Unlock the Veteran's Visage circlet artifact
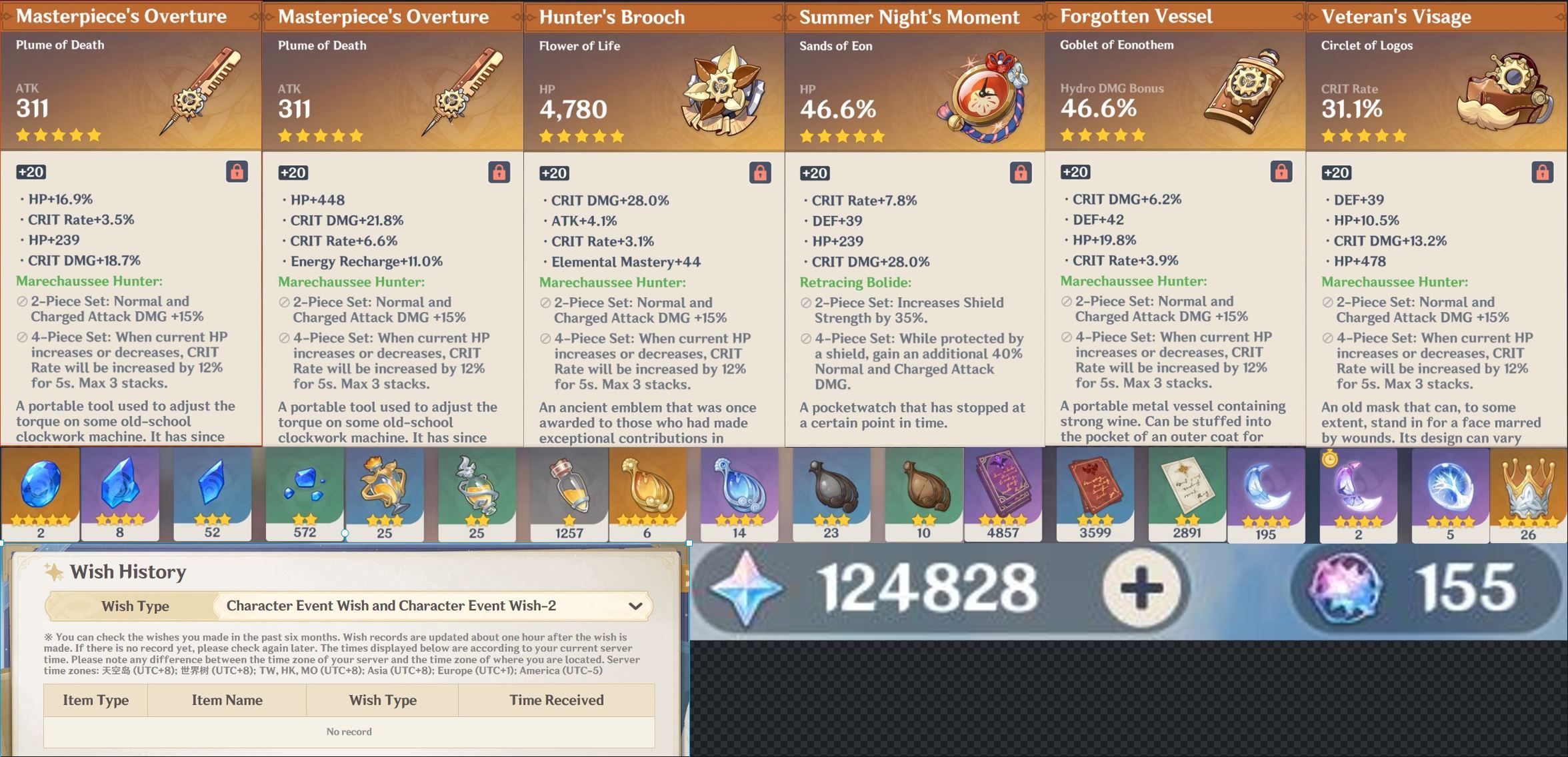Image resolution: width=1568 pixels, height=757 pixels. point(1539,172)
